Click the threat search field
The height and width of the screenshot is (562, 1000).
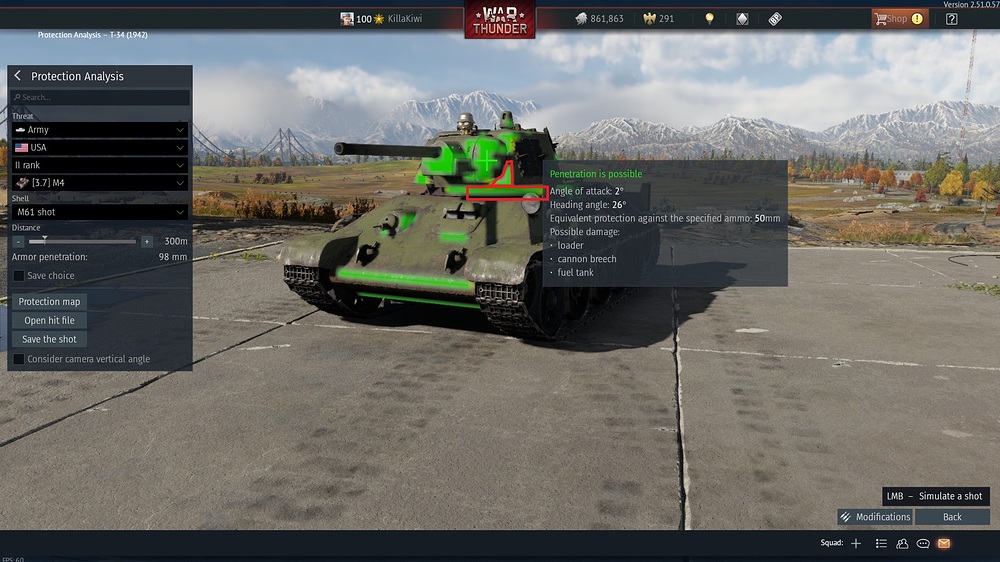pyautogui.click(x=100, y=98)
